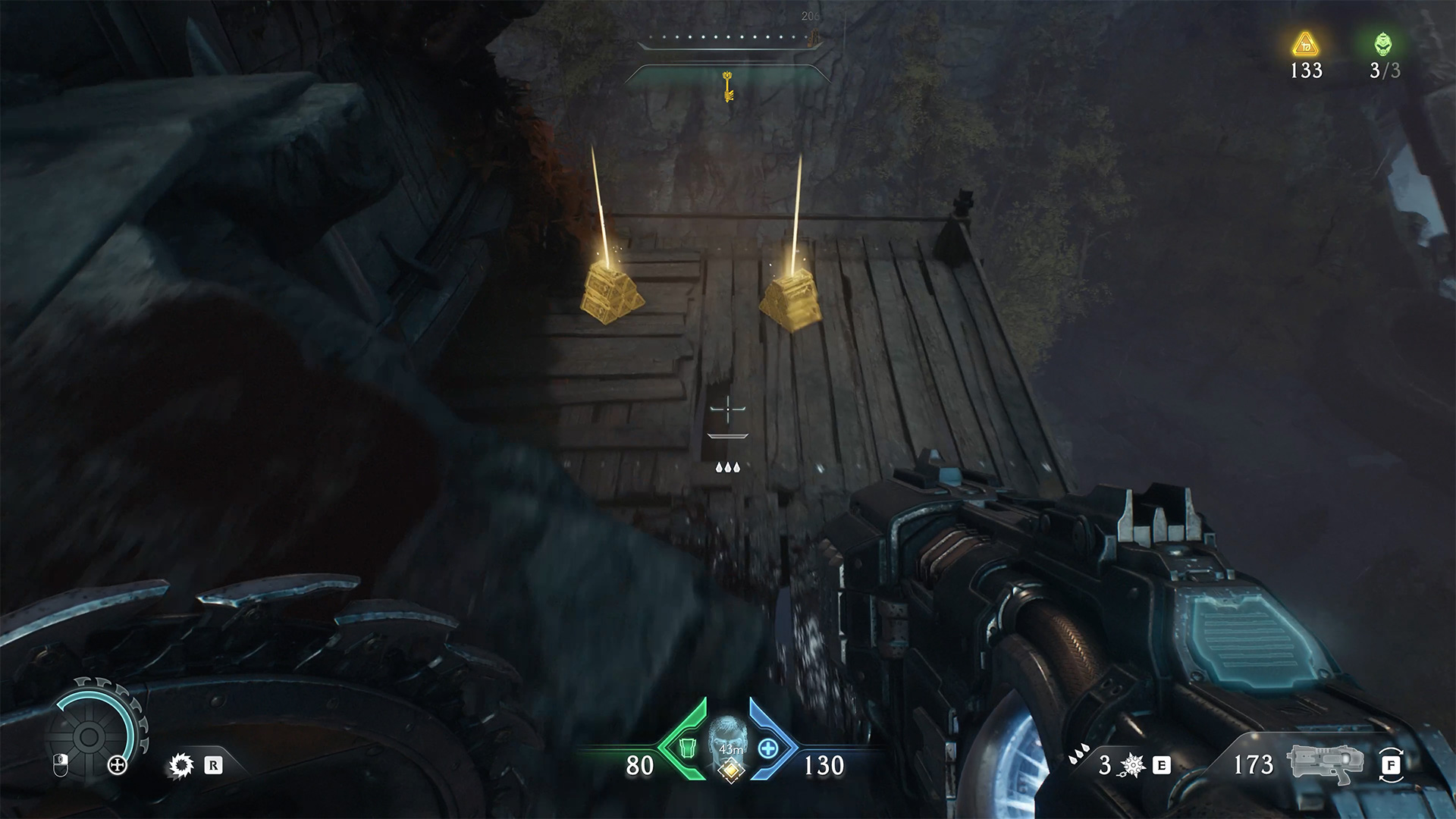
Task: Click the green armor icon
Action: click(x=687, y=749)
